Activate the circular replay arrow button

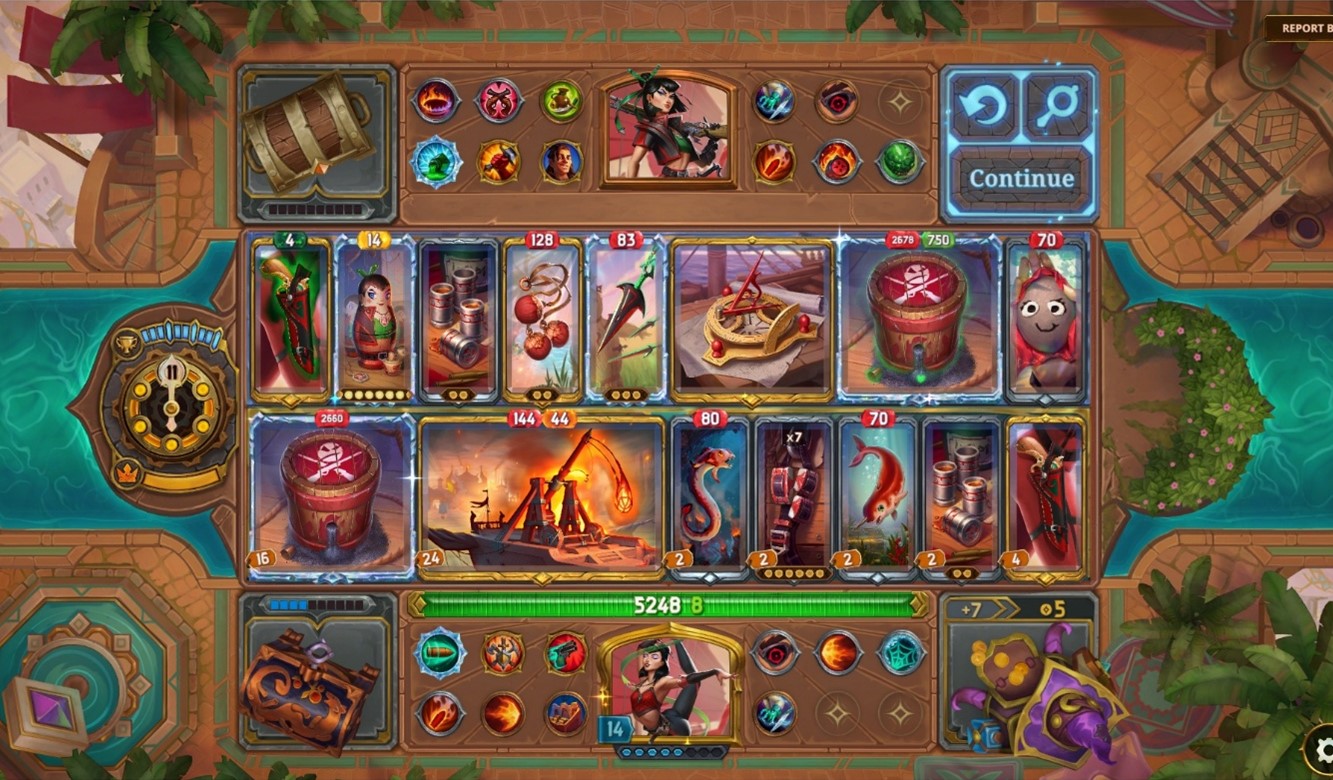point(984,106)
